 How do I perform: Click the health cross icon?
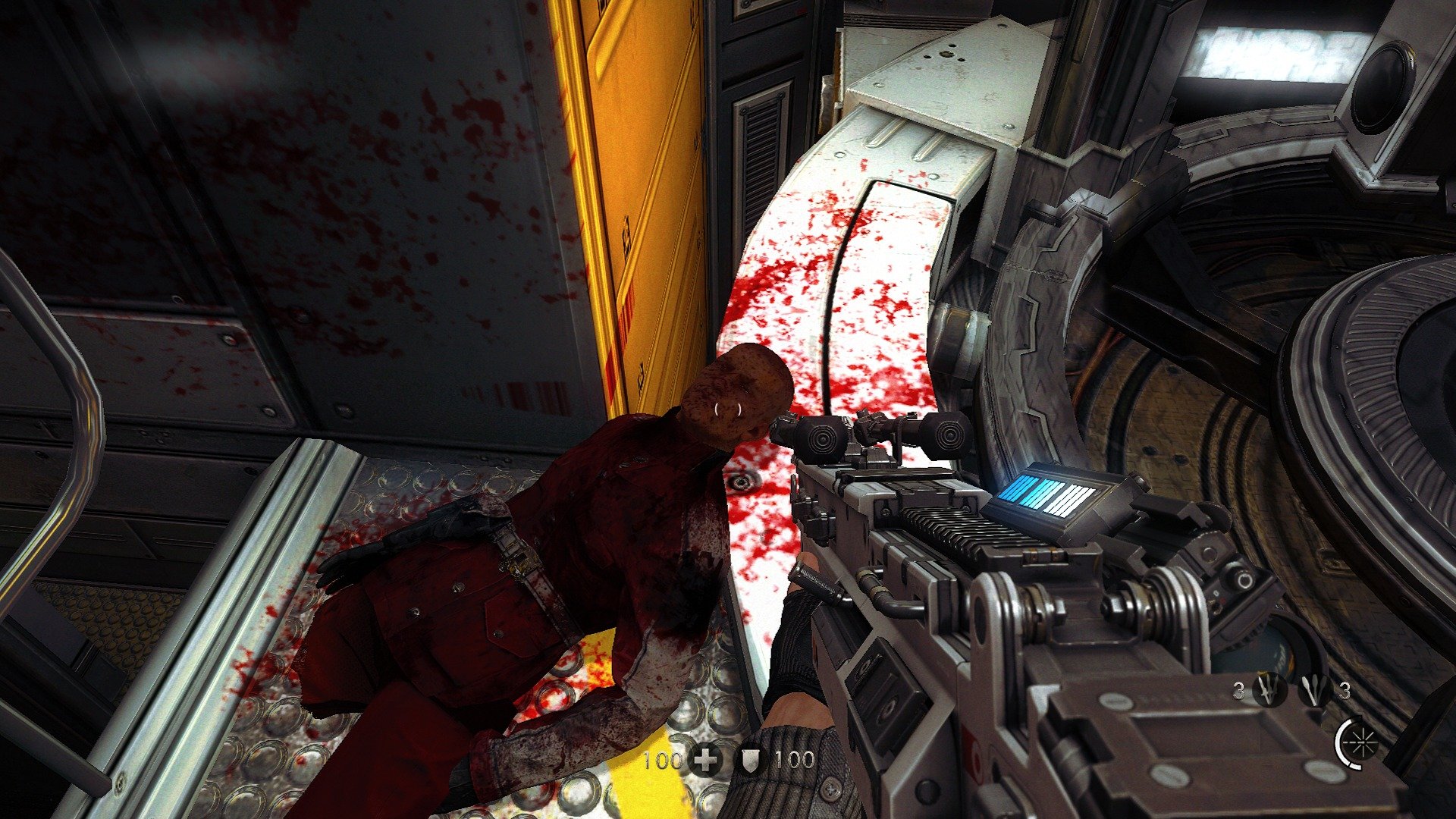tap(705, 761)
